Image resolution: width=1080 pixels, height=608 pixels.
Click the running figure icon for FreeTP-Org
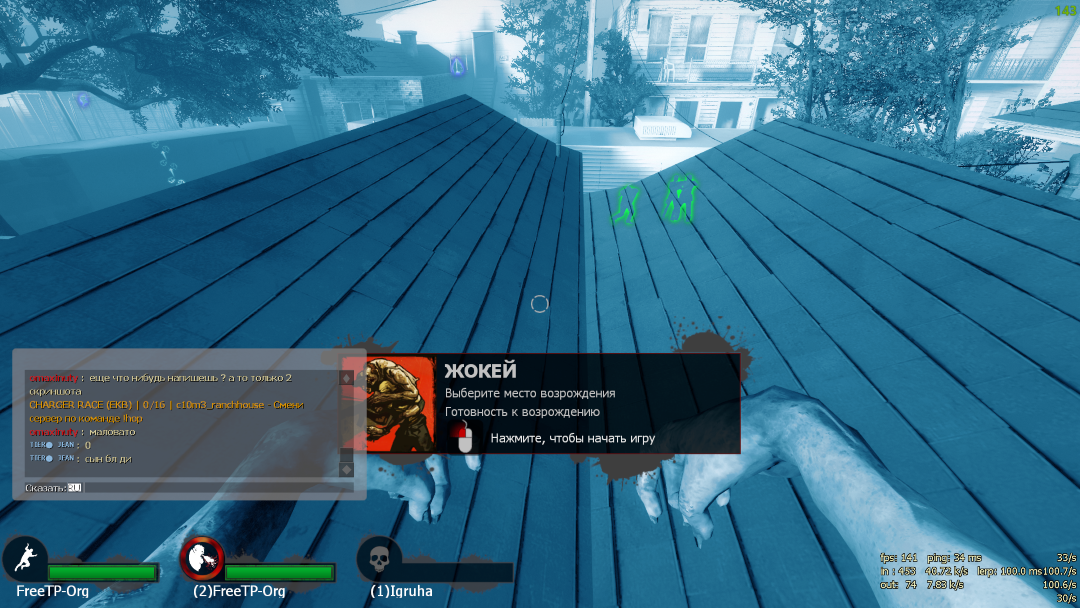pos(25,559)
